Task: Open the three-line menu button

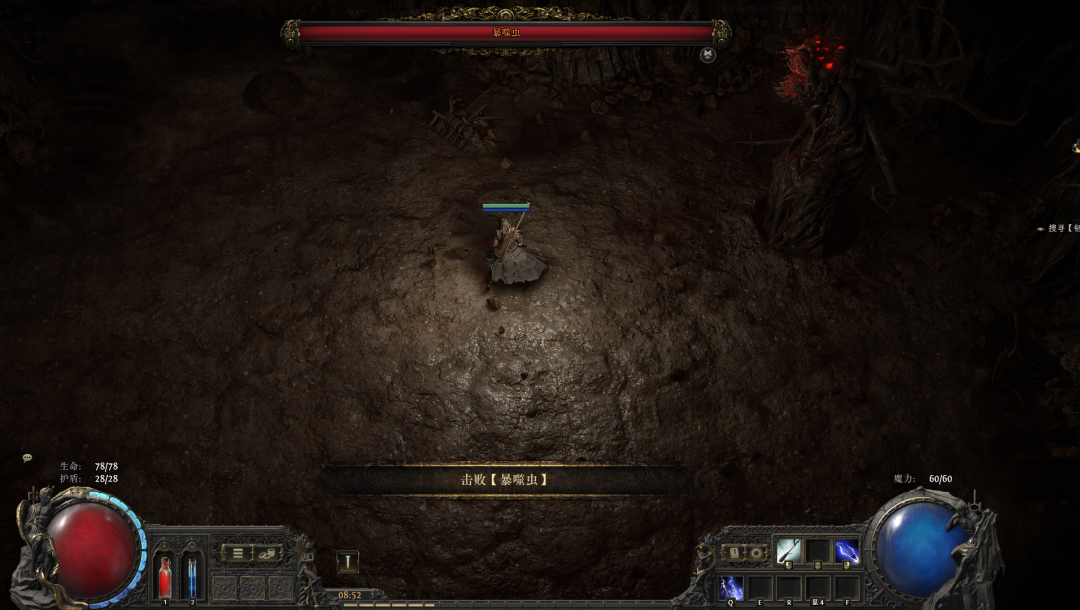Action: 237,552
